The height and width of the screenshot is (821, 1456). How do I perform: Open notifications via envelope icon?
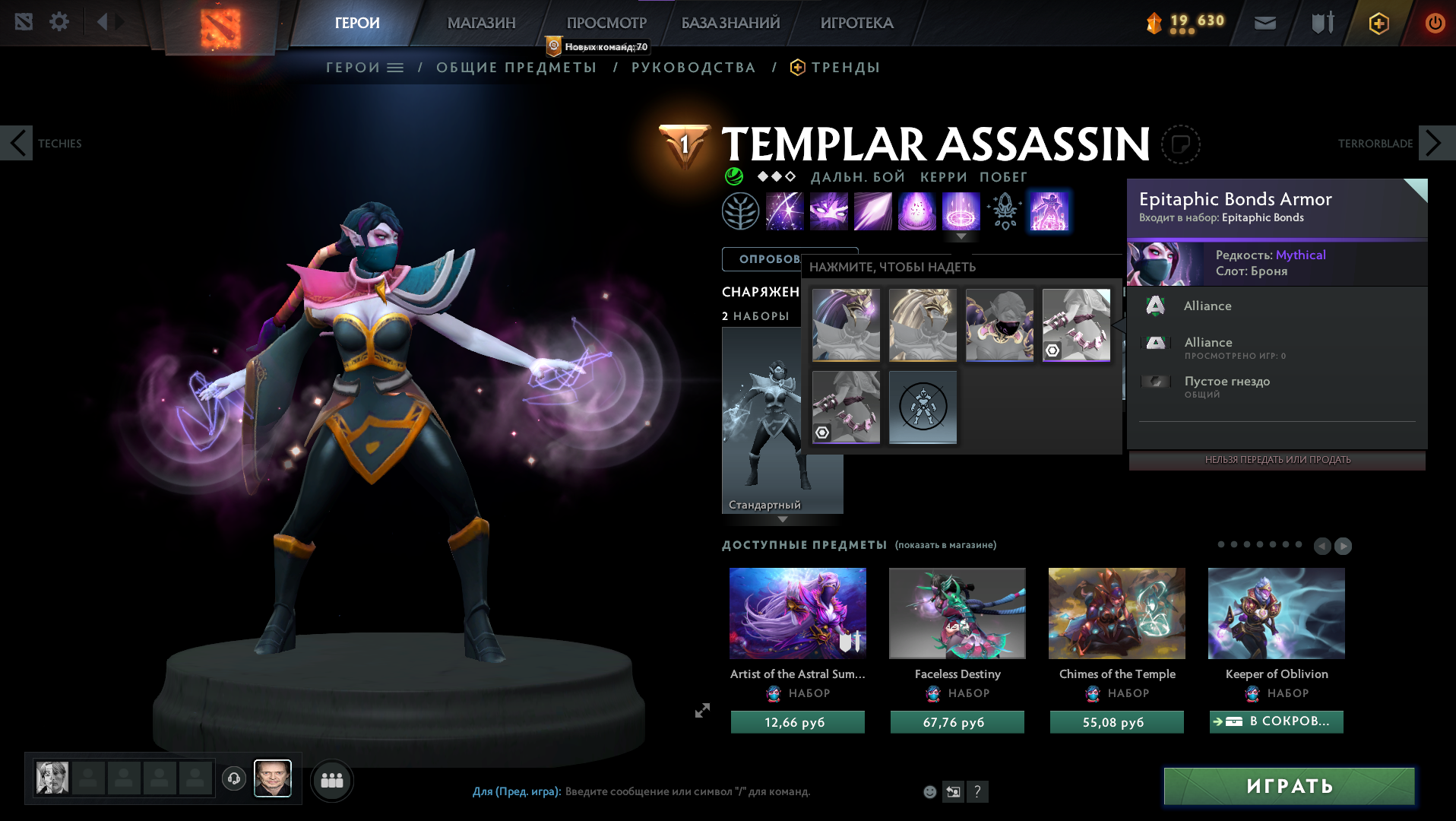[1265, 23]
